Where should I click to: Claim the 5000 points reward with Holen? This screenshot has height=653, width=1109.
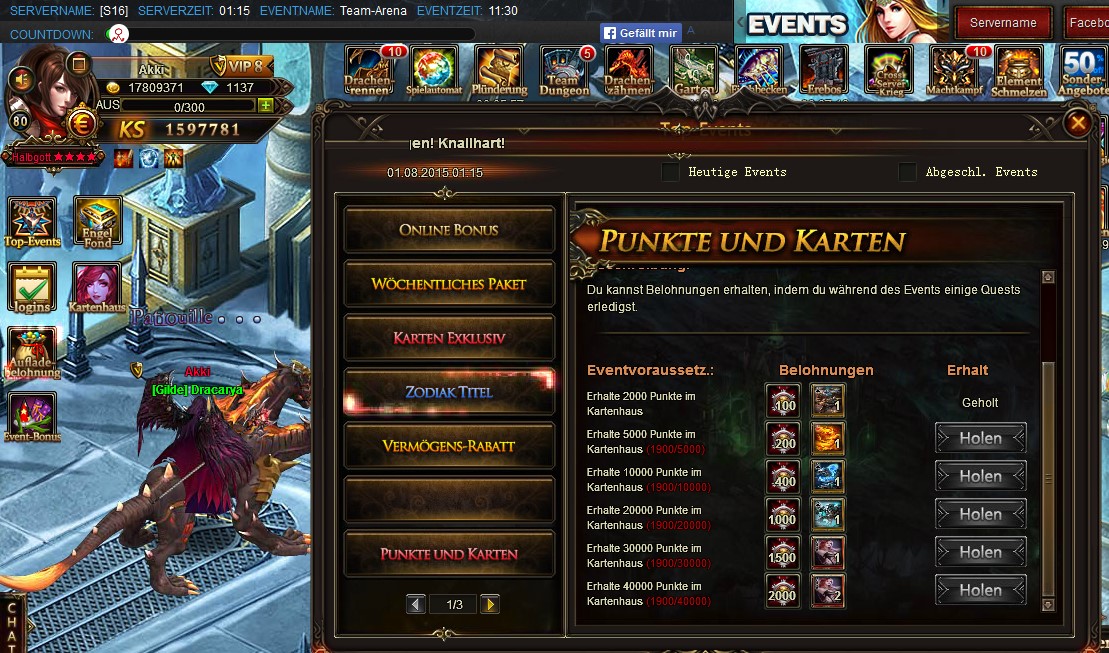point(980,439)
